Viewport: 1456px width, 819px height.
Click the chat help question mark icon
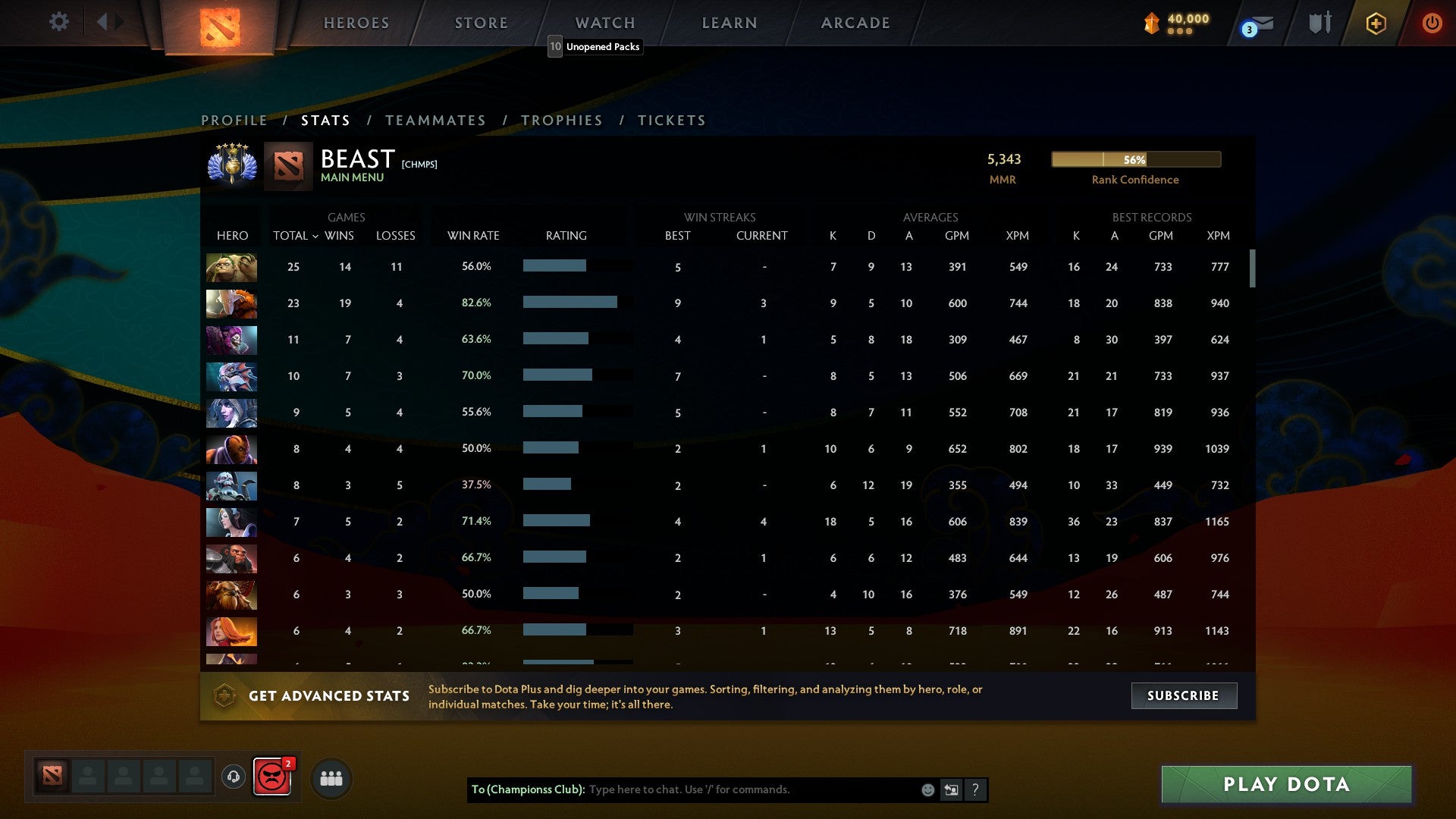tap(975, 789)
